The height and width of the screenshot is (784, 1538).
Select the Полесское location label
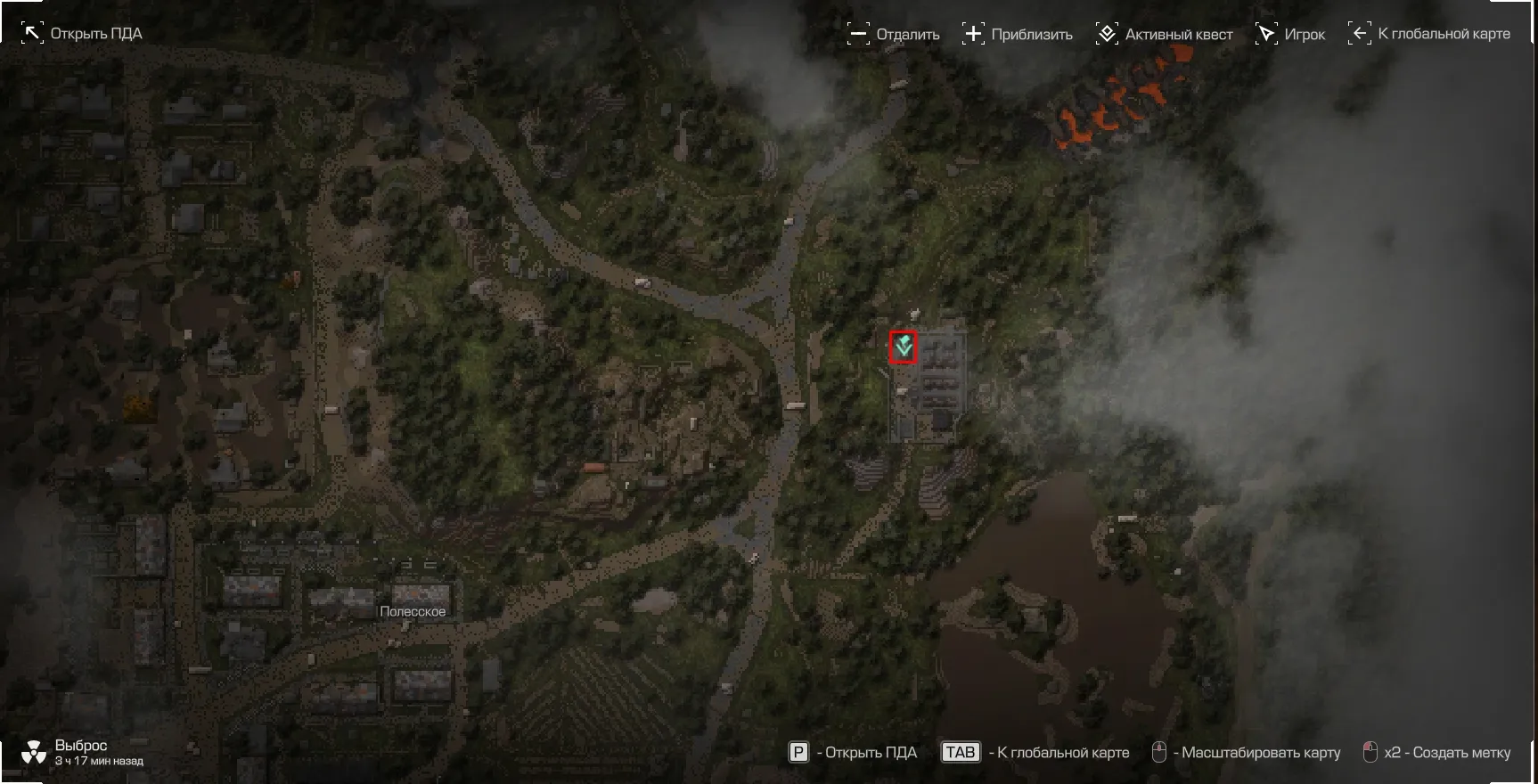pyautogui.click(x=413, y=612)
